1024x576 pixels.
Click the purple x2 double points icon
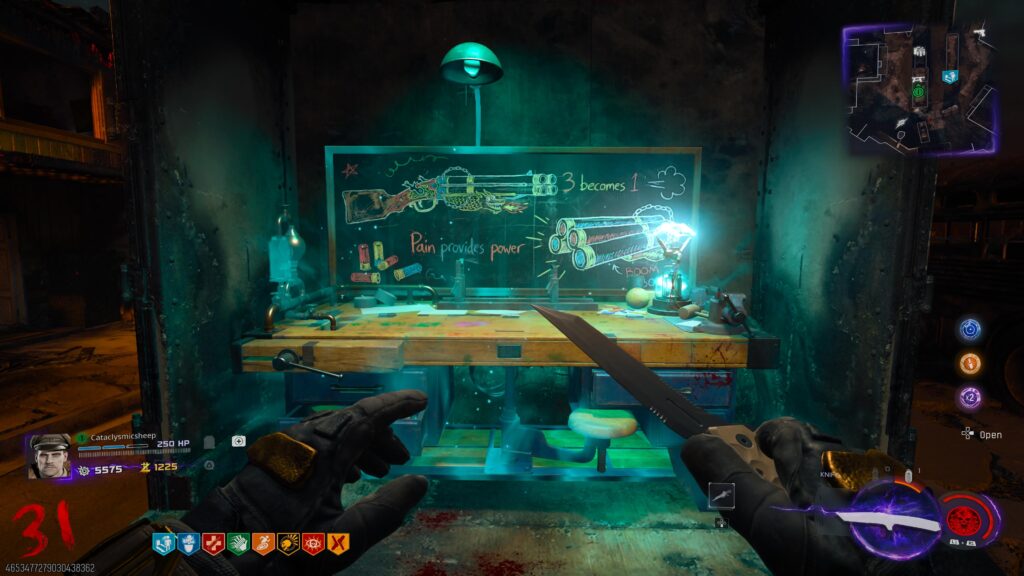pos(969,397)
